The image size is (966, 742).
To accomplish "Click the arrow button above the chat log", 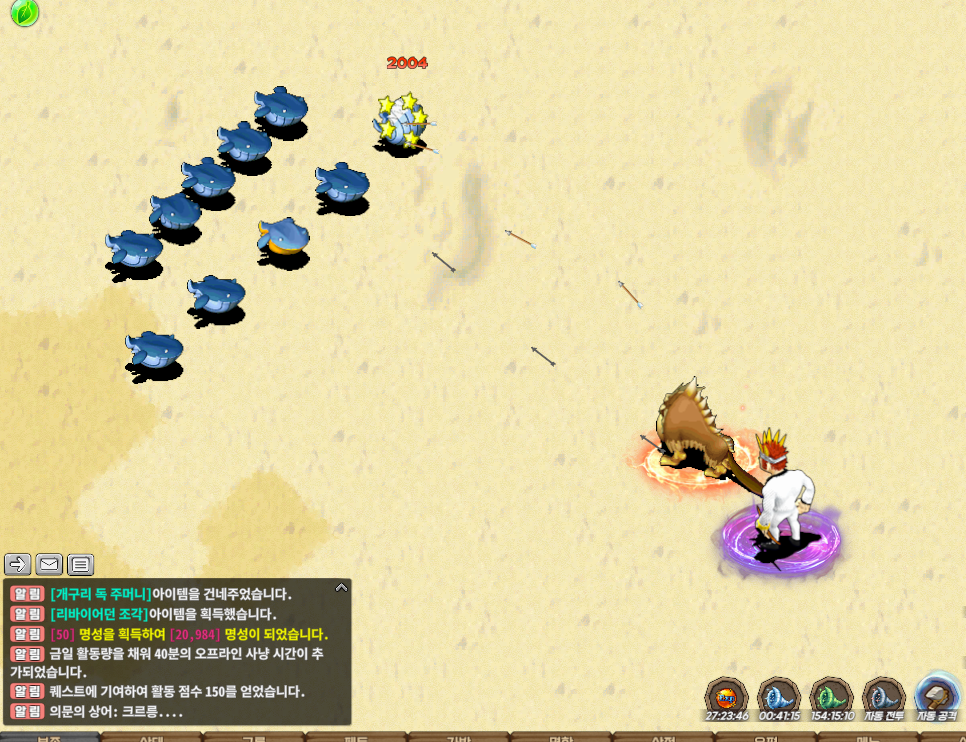I will click(x=17, y=564).
